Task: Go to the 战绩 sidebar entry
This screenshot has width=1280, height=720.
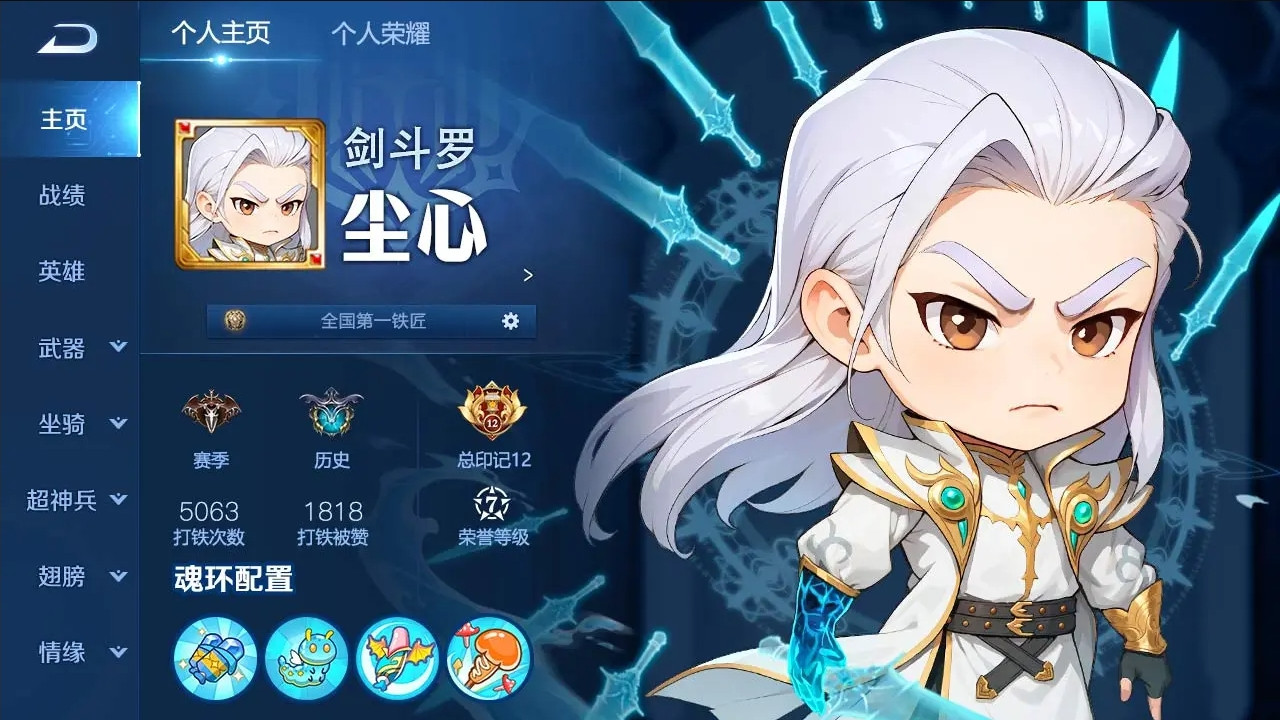Action: pyautogui.click(x=64, y=196)
